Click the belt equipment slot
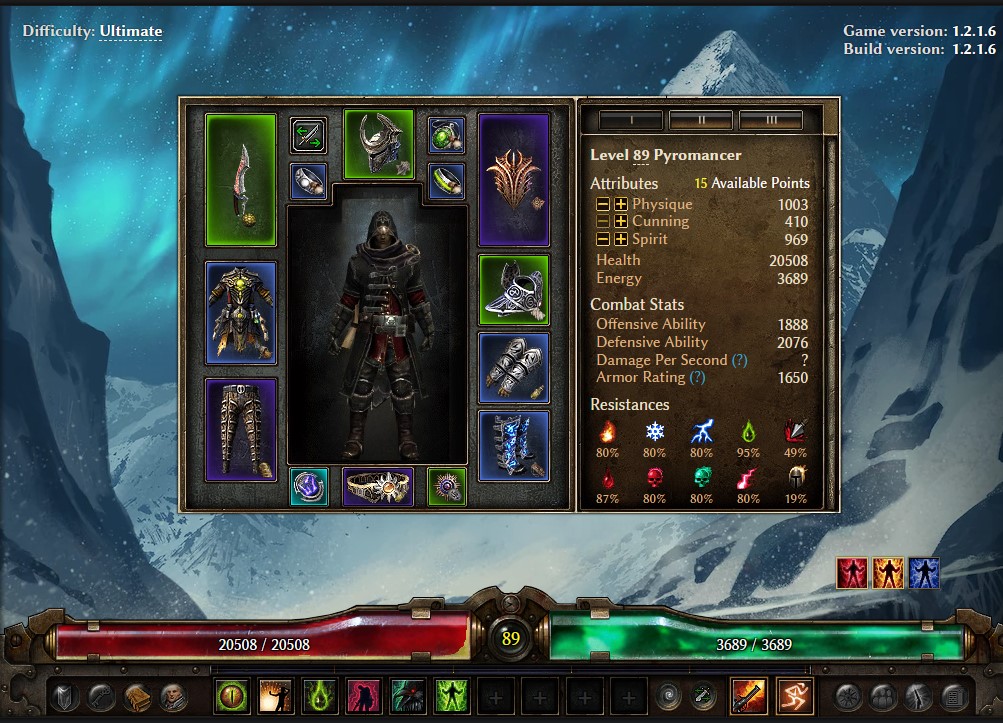Screen dimensions: 1003x723 coord(378,486)
